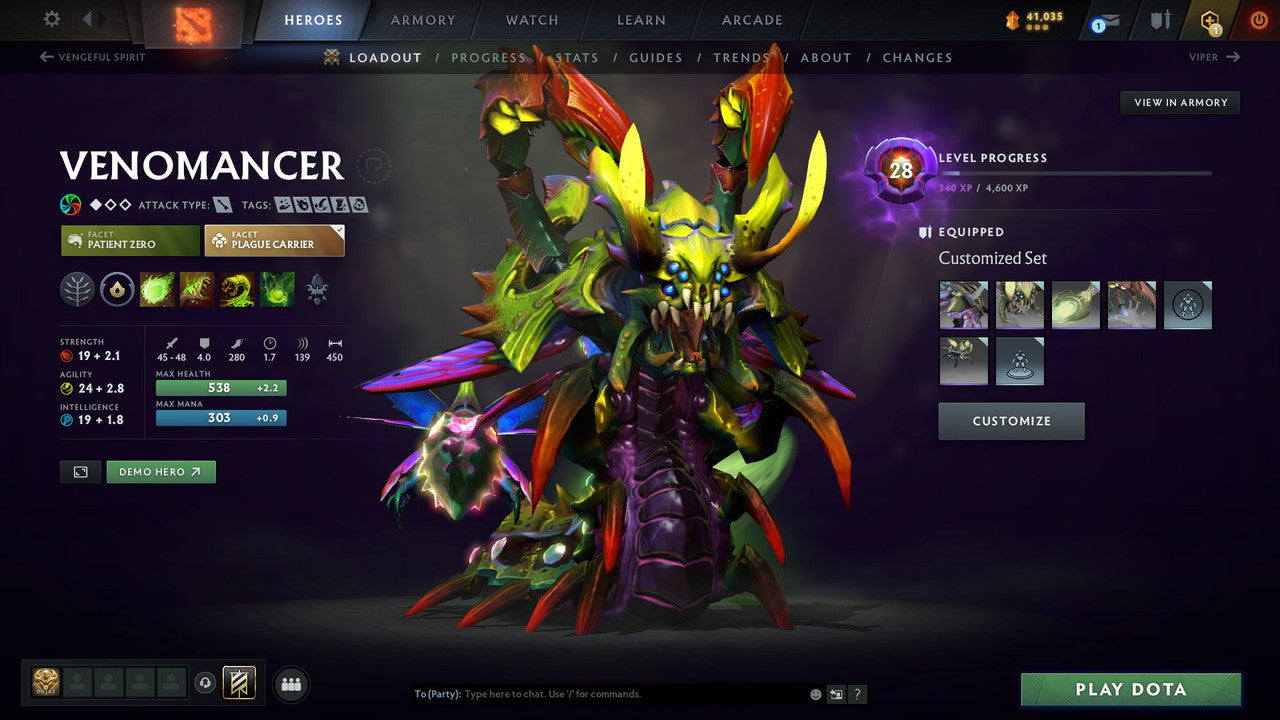Toggle the voice chat headset icon
Image resolution: width=1280 pixels, height=720 pixels.
205,683
